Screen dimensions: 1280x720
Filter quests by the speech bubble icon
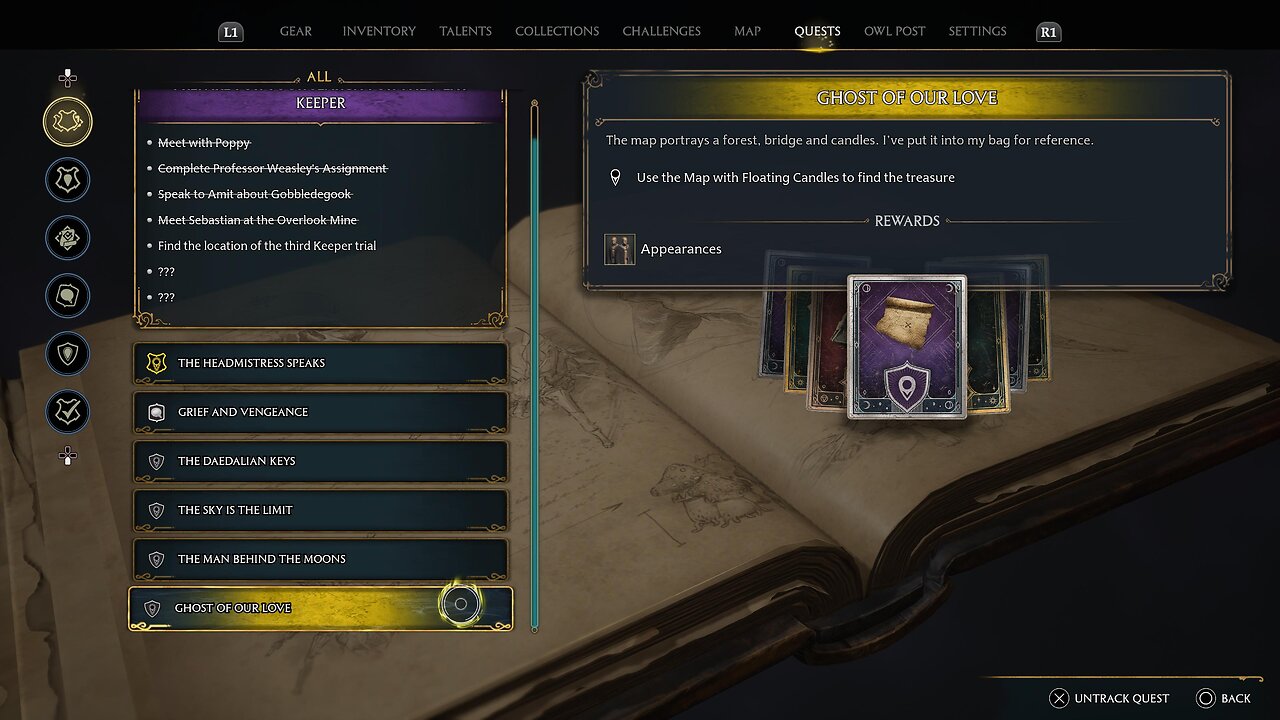click(68, 296)
